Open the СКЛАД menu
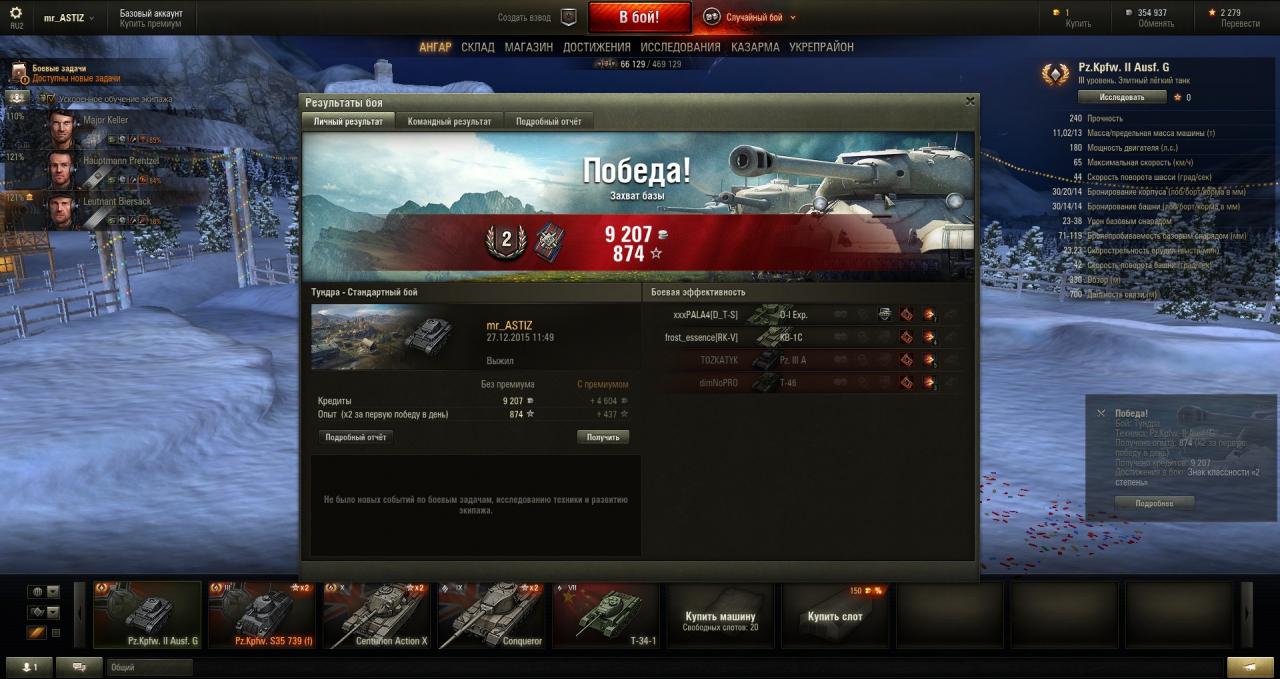The height and width of the screenshot is (679, 1280). (477, 47)
